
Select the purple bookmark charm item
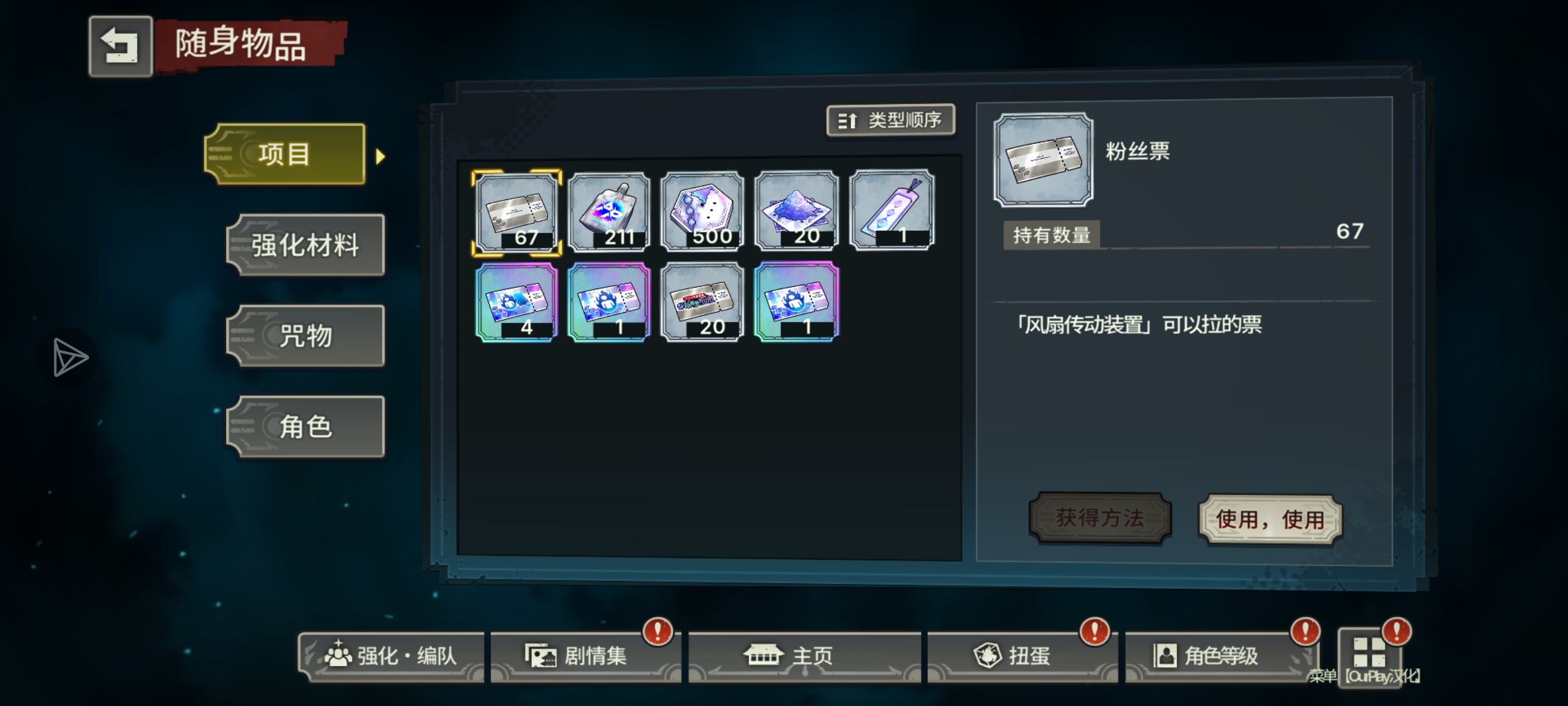click(890, 210)
